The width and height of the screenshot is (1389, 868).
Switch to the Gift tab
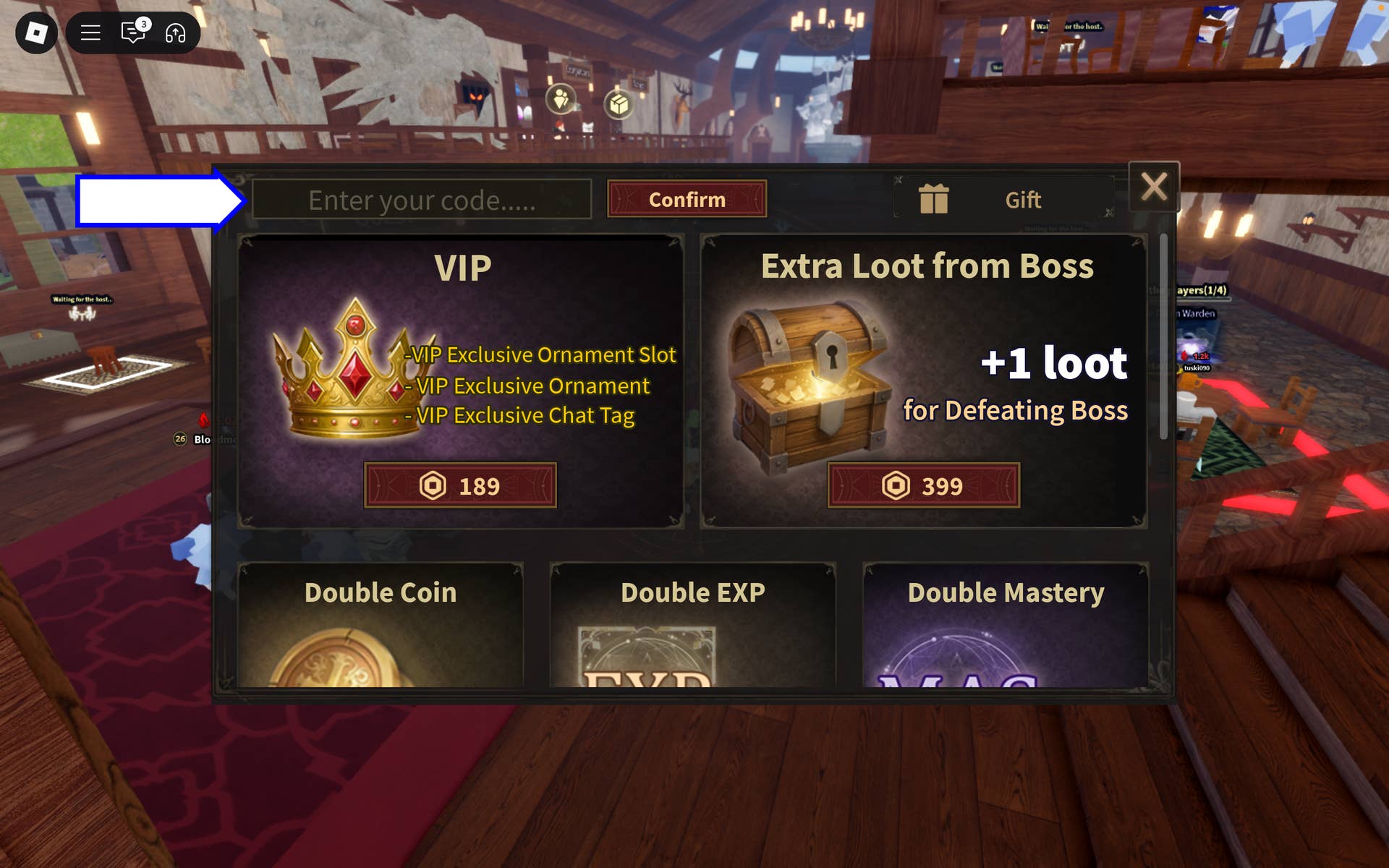(1023, 199)
